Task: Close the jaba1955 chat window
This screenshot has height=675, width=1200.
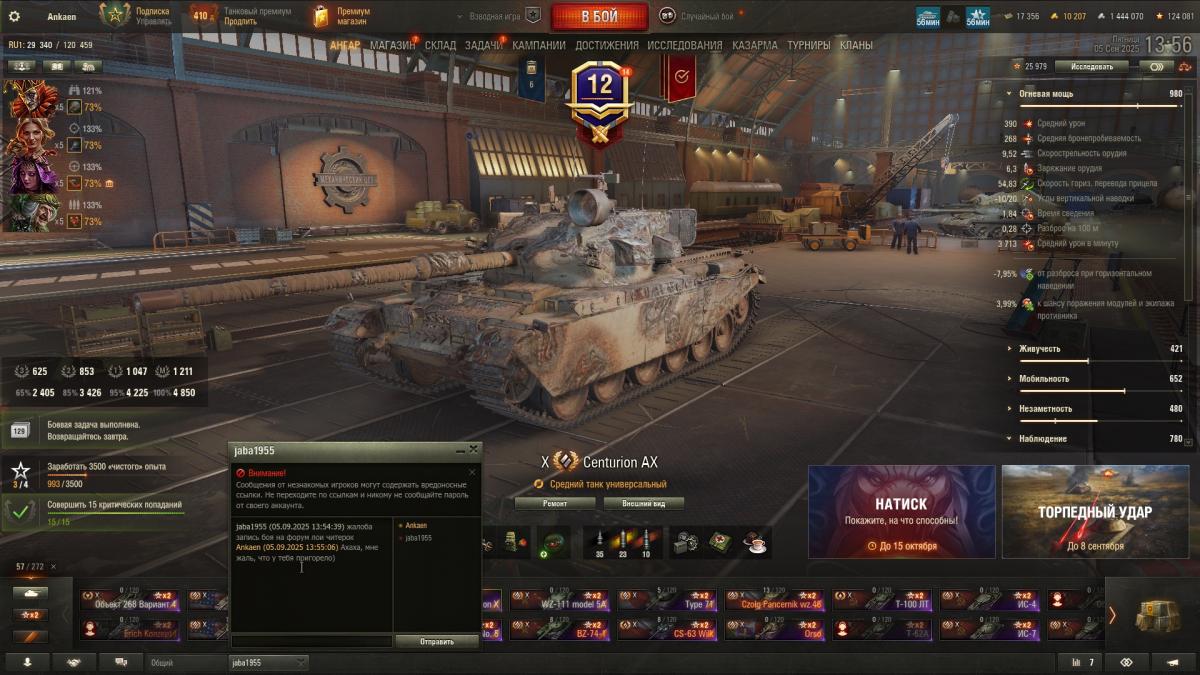Action: (474, 450)
